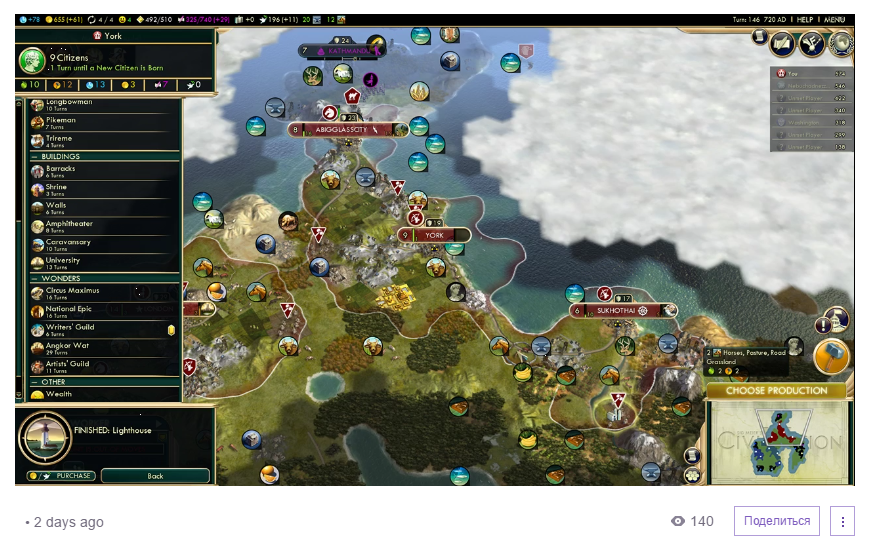Choose the Circus Maximus wonder
Viewport: 873px width, 551px height.
click(72, 292)
